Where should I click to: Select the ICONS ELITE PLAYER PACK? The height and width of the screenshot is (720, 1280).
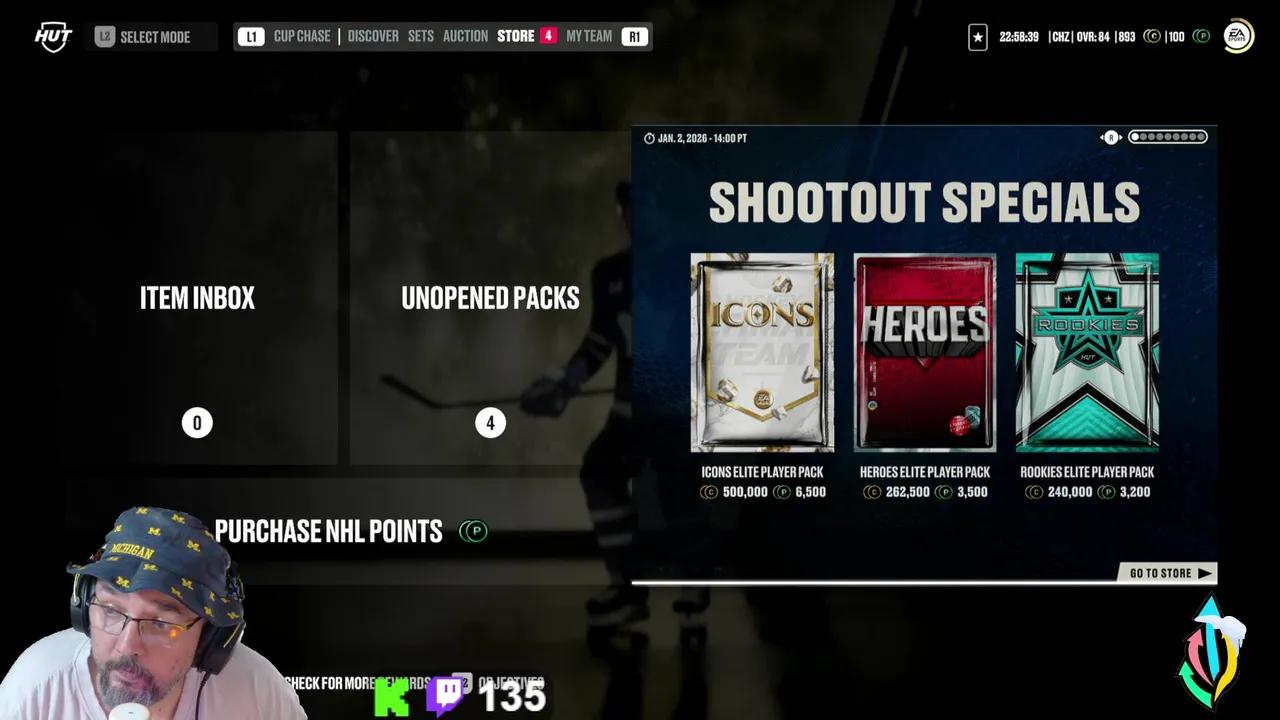[x=762, y=355]
